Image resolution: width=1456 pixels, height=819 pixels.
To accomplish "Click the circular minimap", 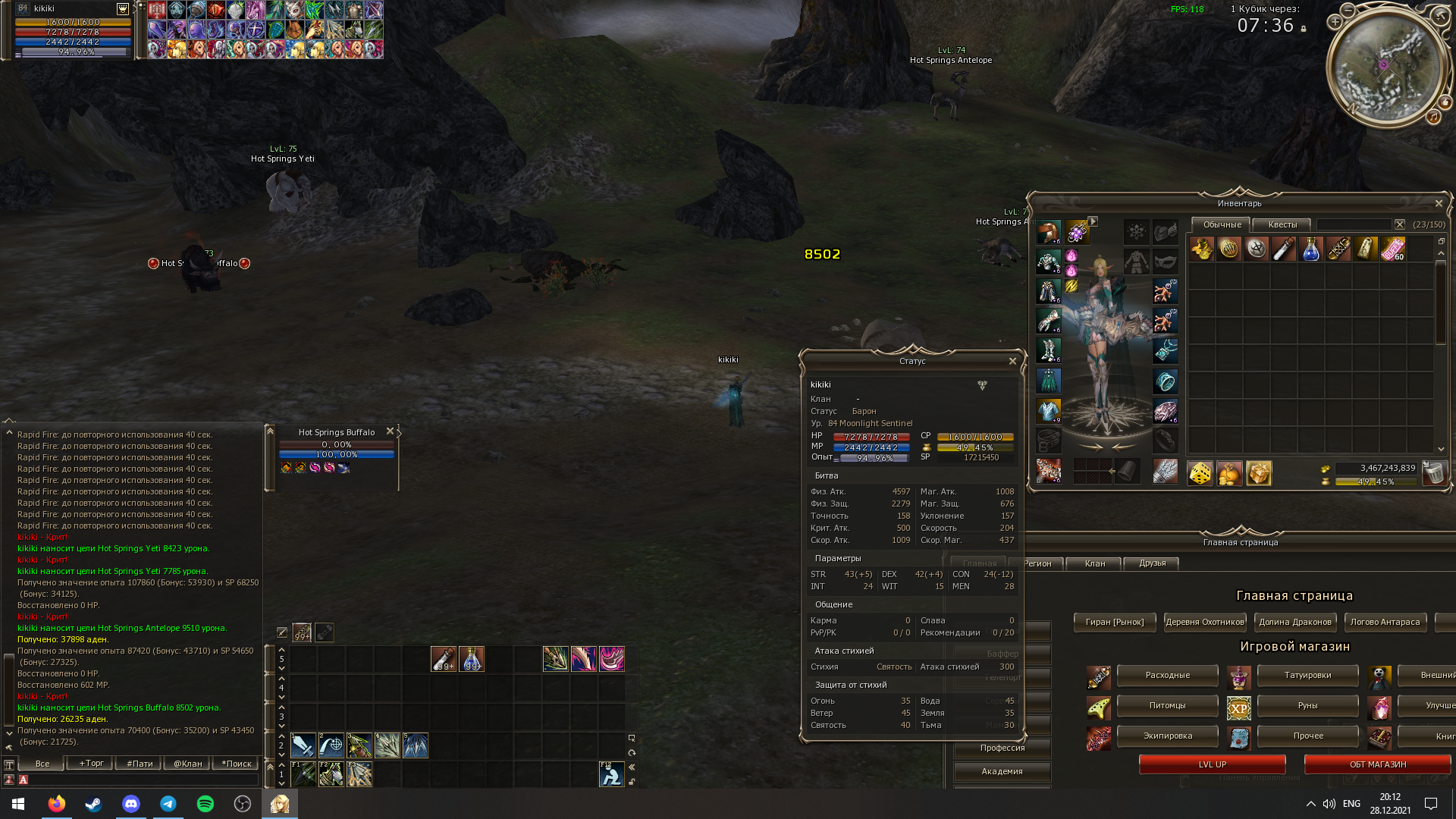I will point(1387,66).
